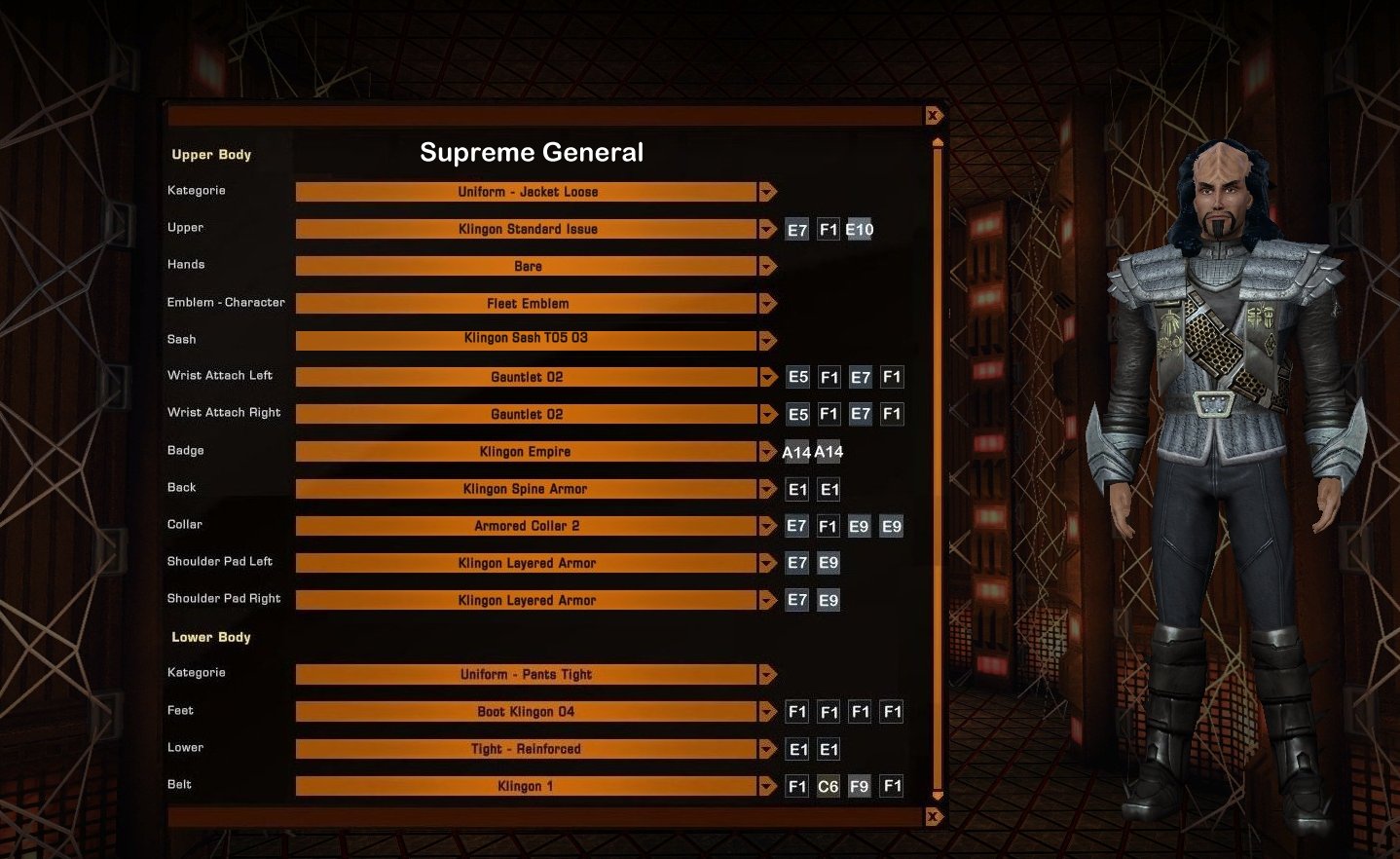Choose the Fleet Emblem character emblem bar
1400x859 pixels.
coord(527,304)
